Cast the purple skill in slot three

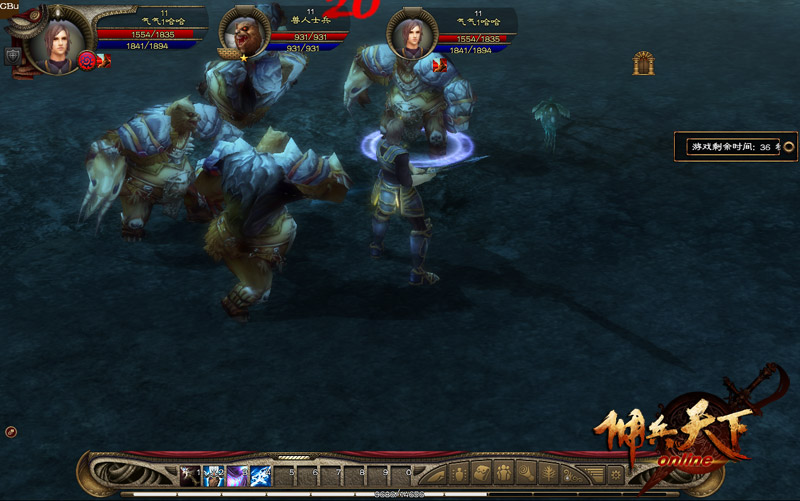coord(238,475)
